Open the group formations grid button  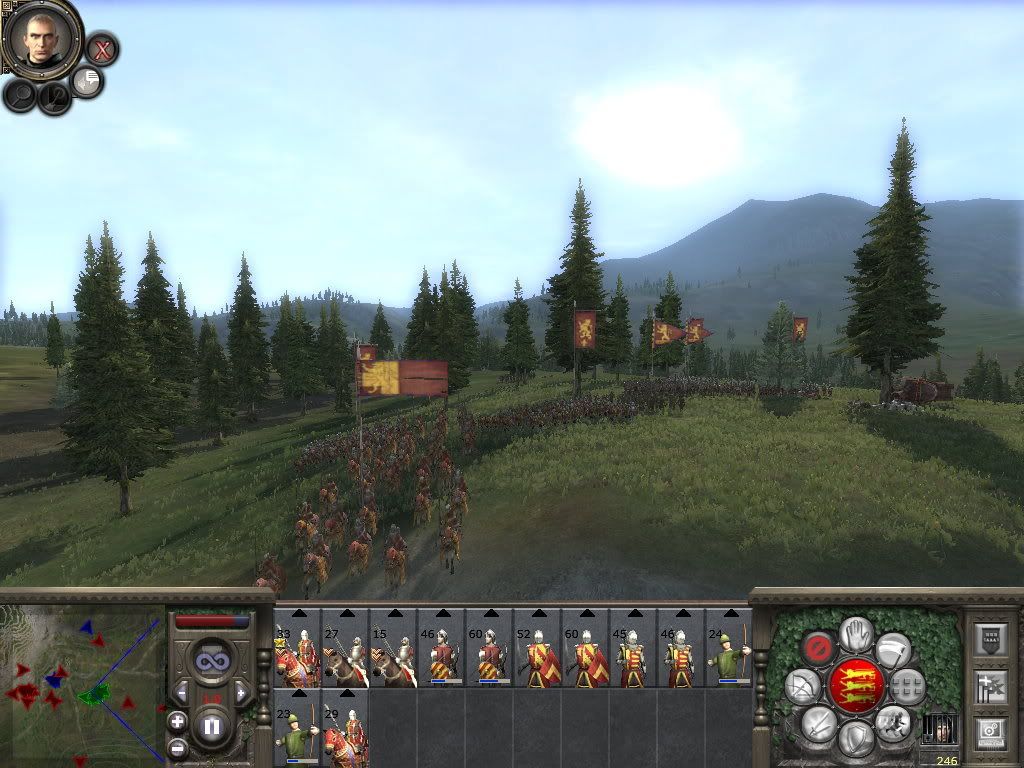click(x=906, y=686)
